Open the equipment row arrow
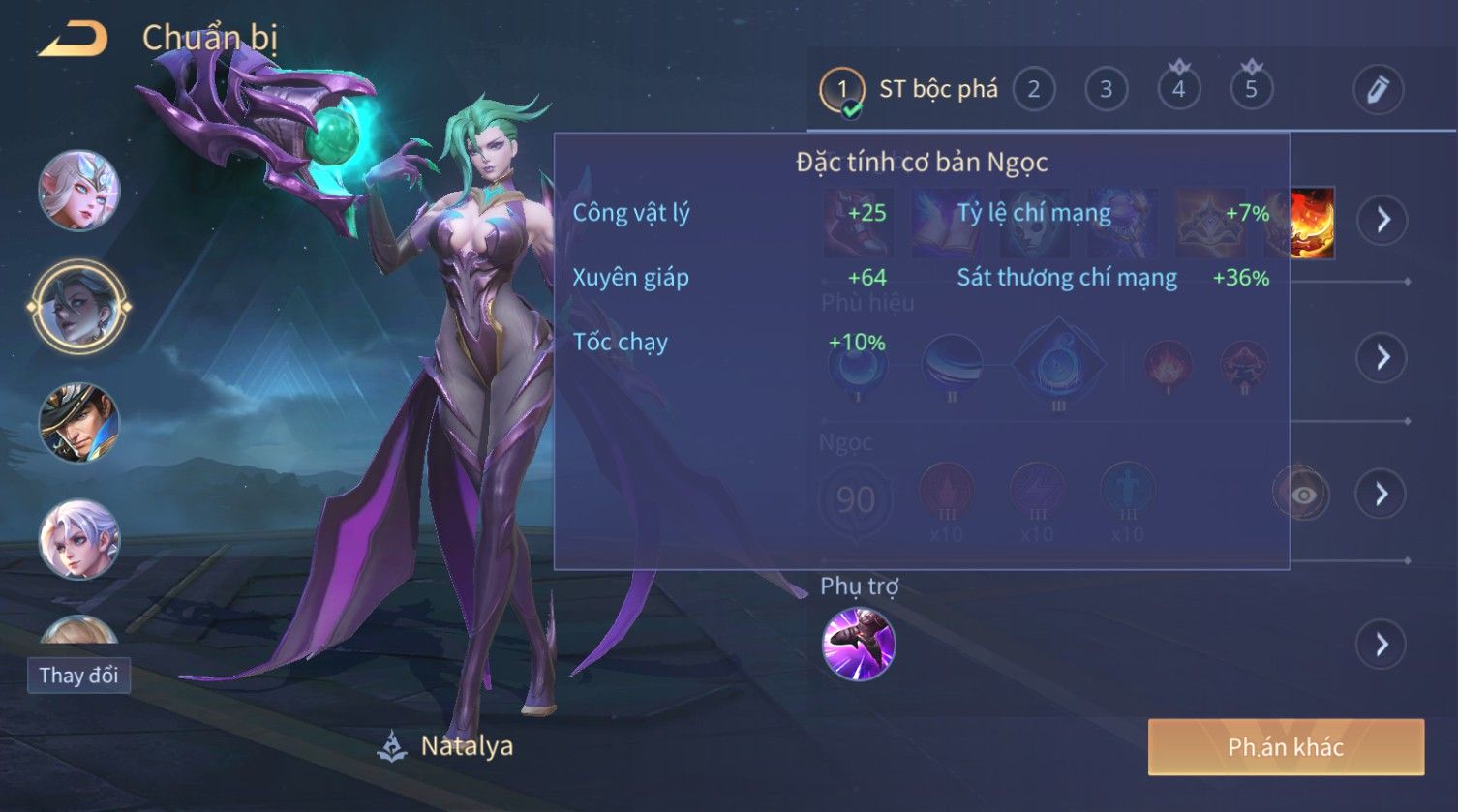 point(1382,221)
